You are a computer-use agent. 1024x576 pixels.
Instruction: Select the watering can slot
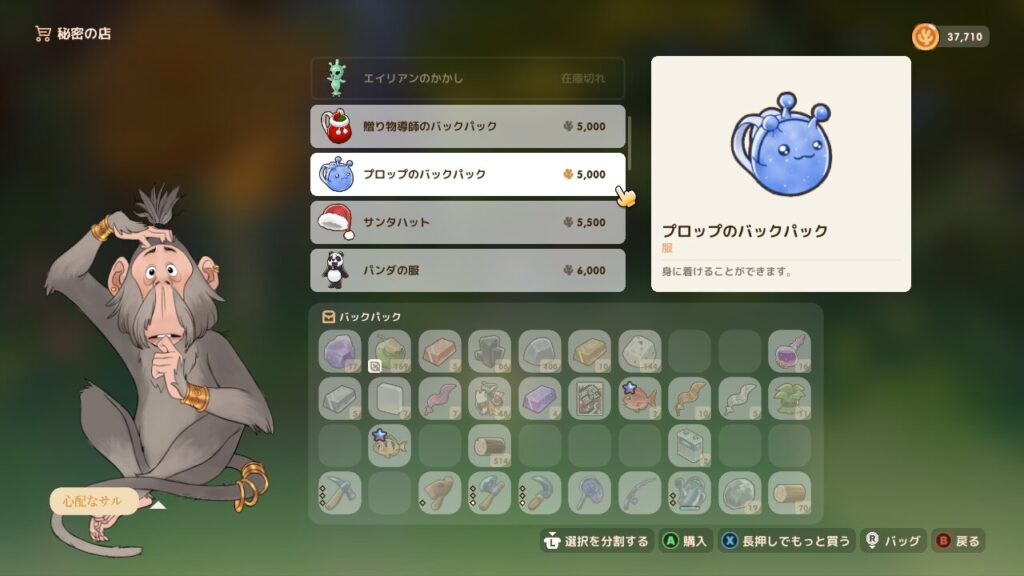[x=690, y=492]
